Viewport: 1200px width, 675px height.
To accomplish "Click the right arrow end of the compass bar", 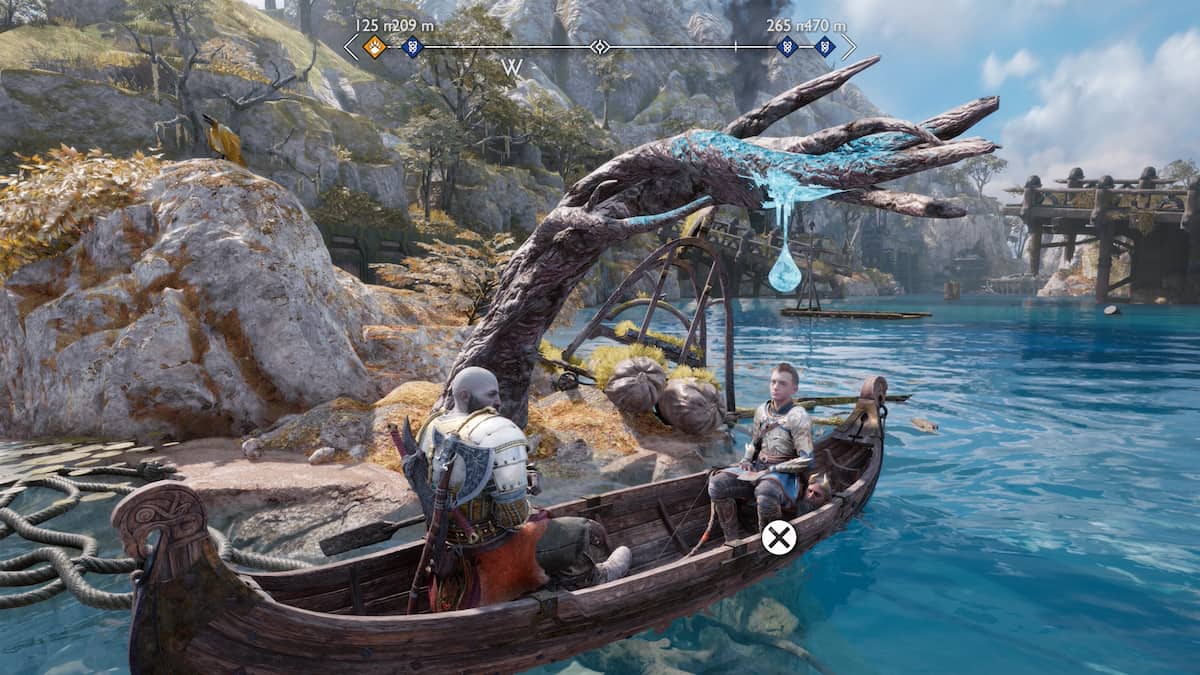I will coord(848,46).
